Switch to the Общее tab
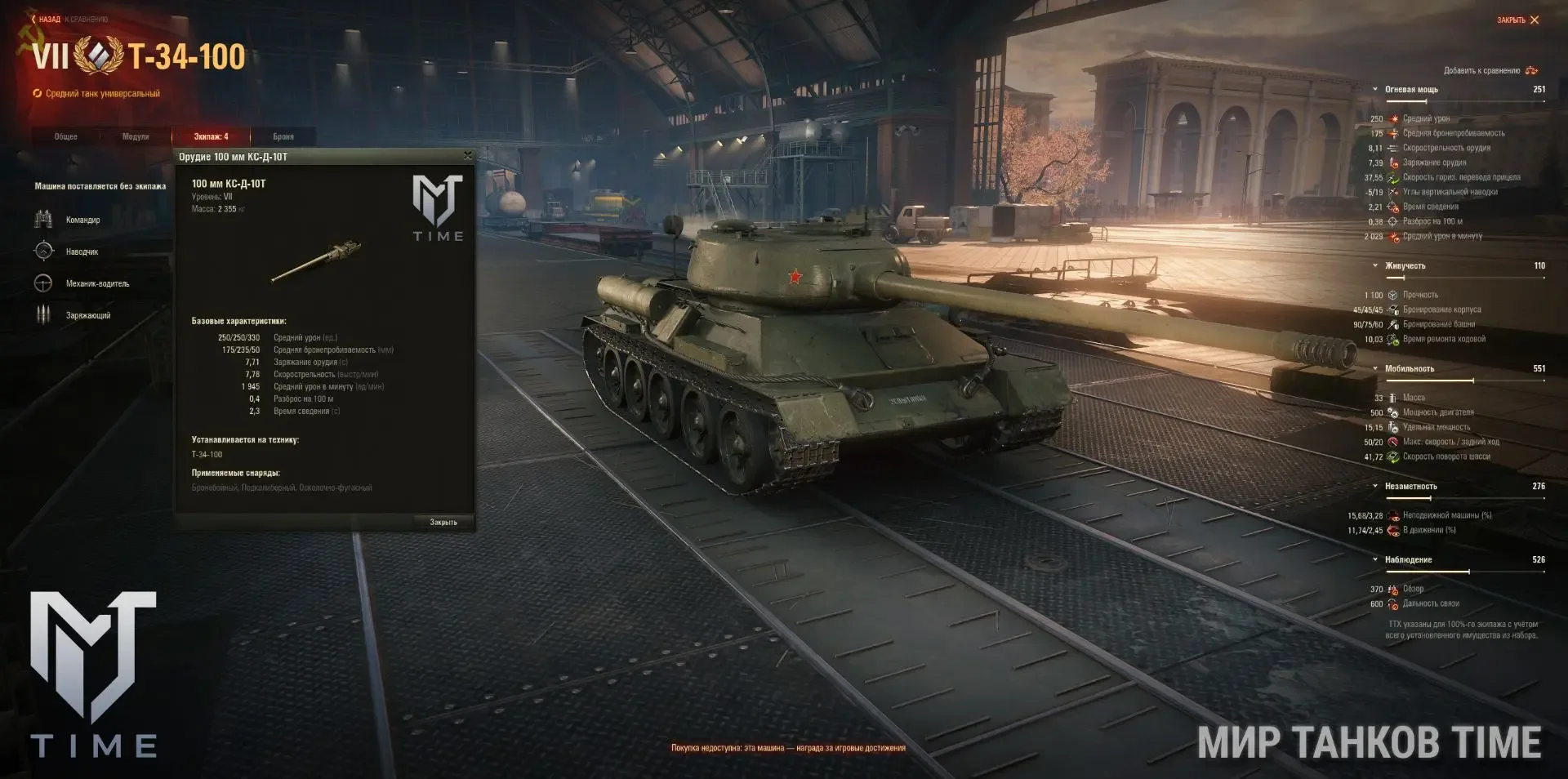 66,136
